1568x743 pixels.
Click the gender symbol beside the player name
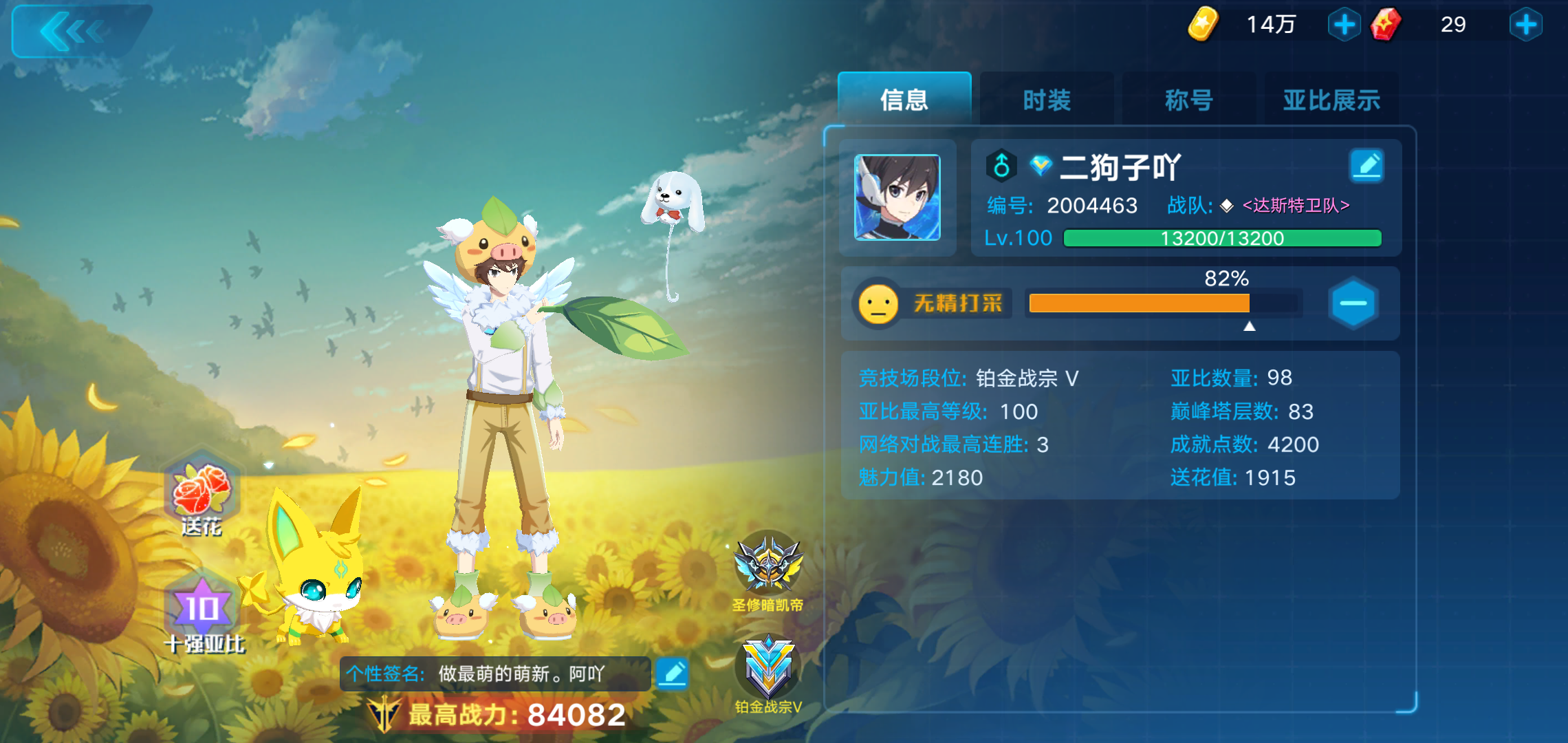tap(1001, 166)
